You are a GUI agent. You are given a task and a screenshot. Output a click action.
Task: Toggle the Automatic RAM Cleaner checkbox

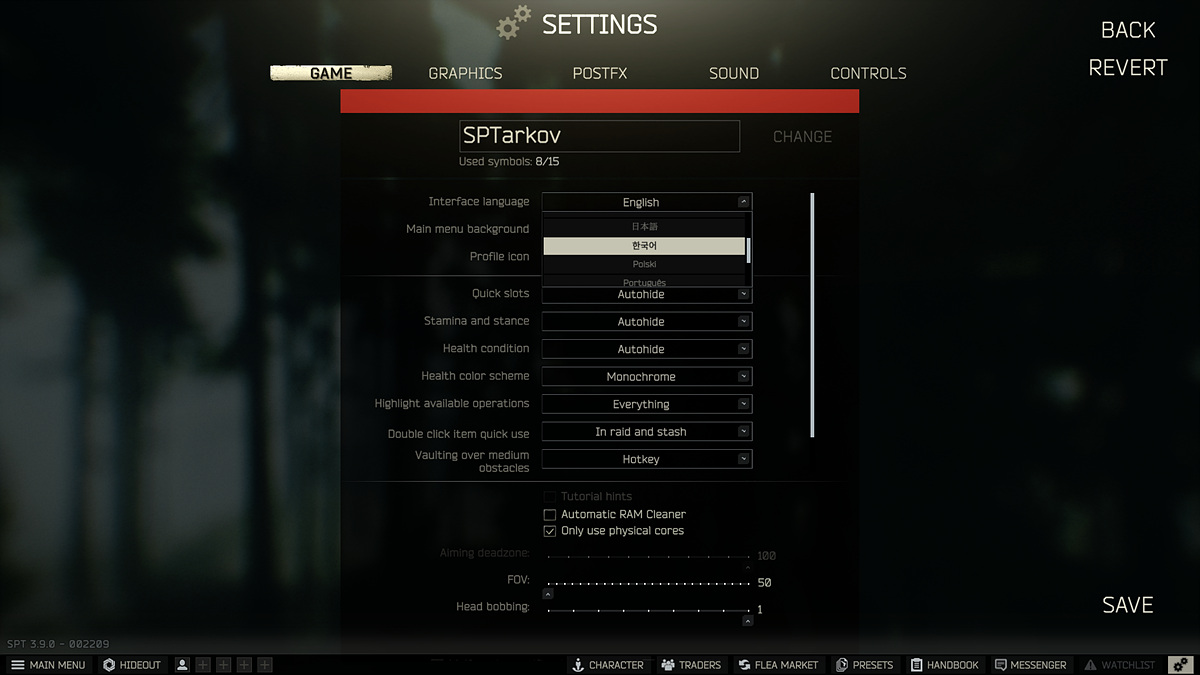[550, 515]
